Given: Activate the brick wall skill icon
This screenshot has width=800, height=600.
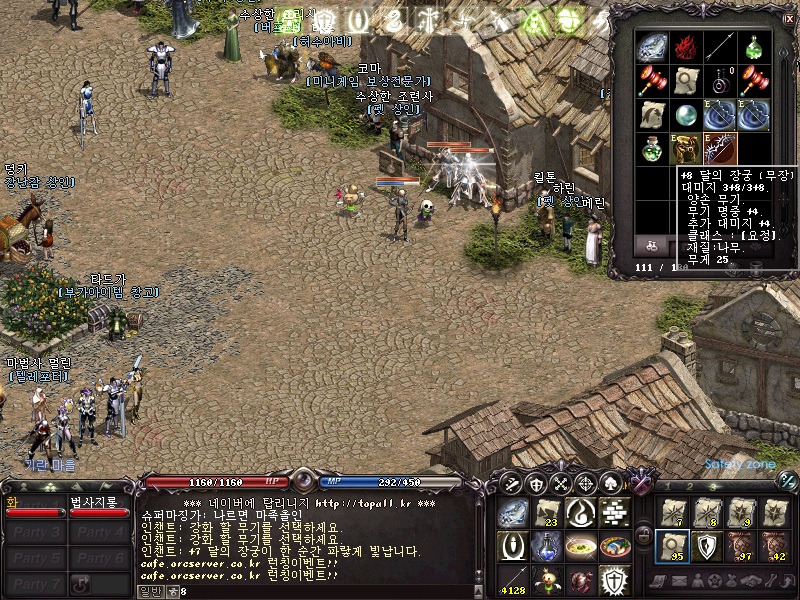Looking at the screenshot, I should point(614,513).
